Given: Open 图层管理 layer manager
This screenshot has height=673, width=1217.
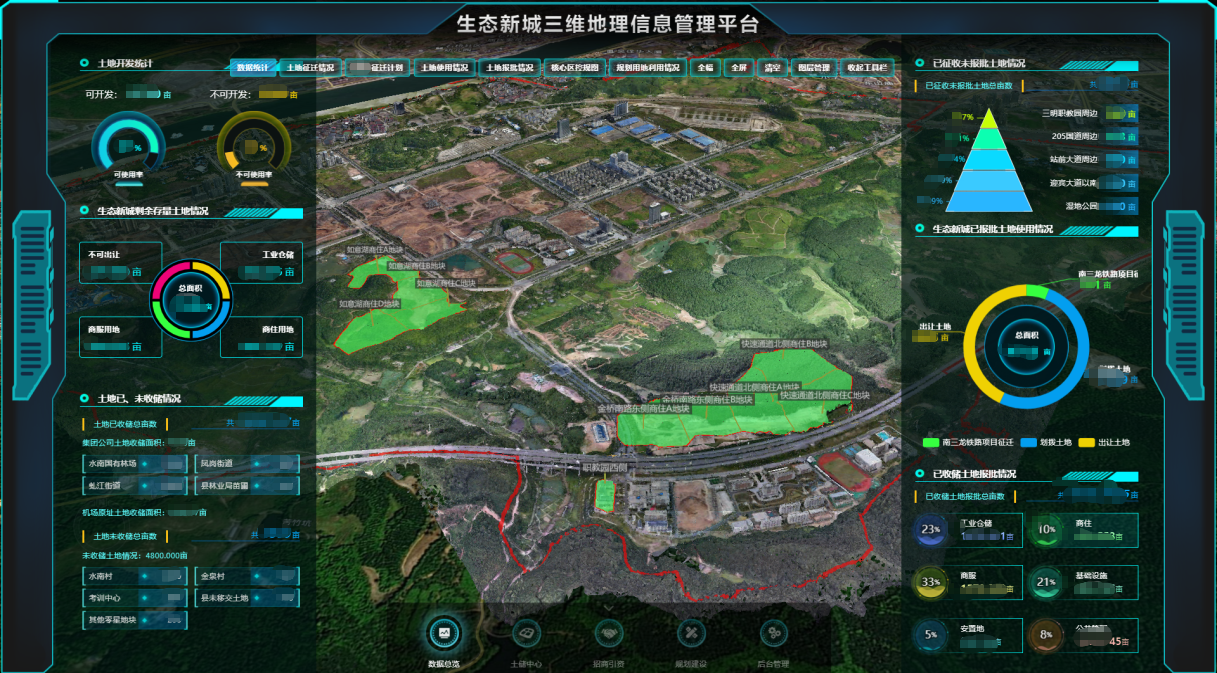Looking at the screenshot, I should 812,68.
